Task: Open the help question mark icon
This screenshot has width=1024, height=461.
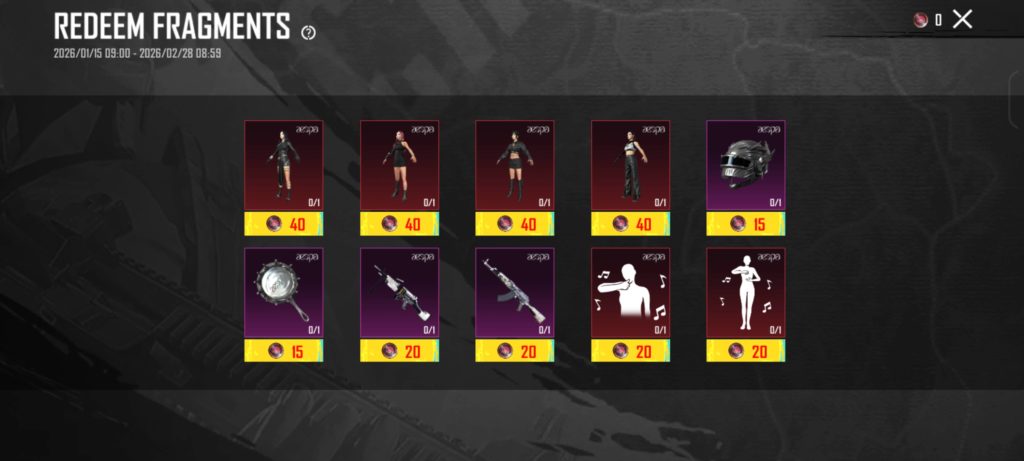Action: coord(308,32)
